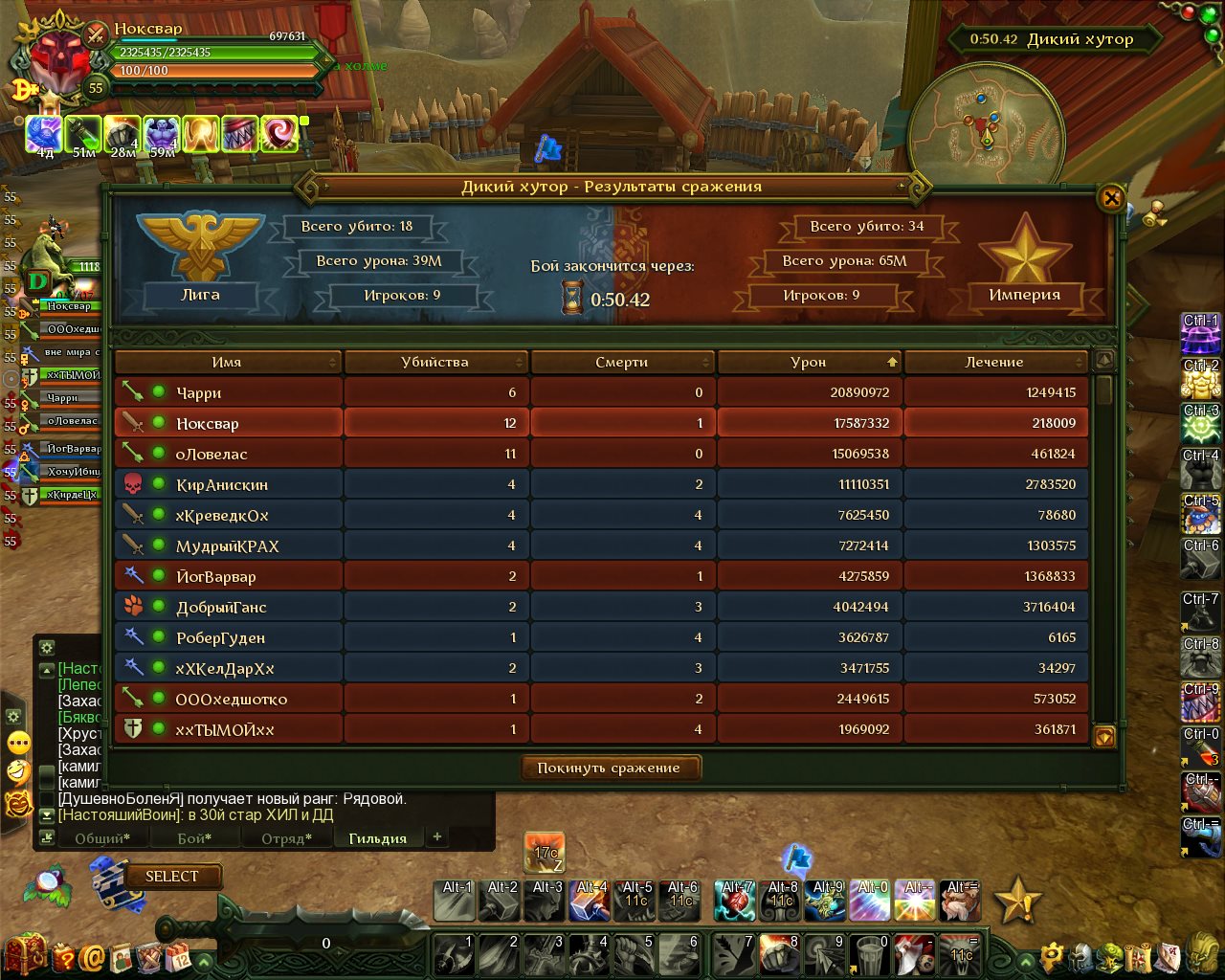The image size is (1225, 980).
Task: Sort results by Лечение column
Action: [994, 362]
